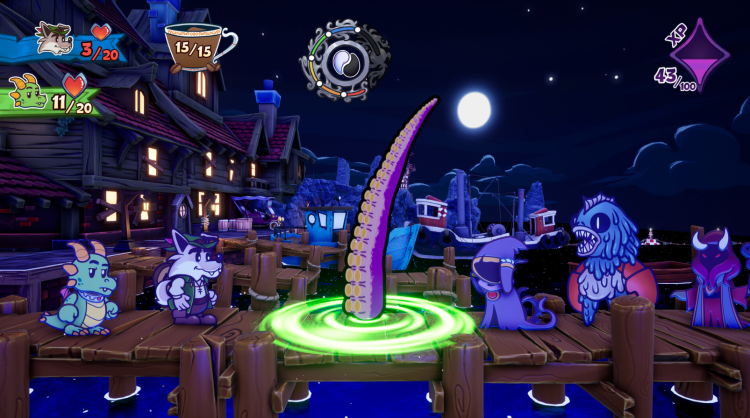Select the wolf character portrait
This screenshot has width=750, height=418.
52,39
